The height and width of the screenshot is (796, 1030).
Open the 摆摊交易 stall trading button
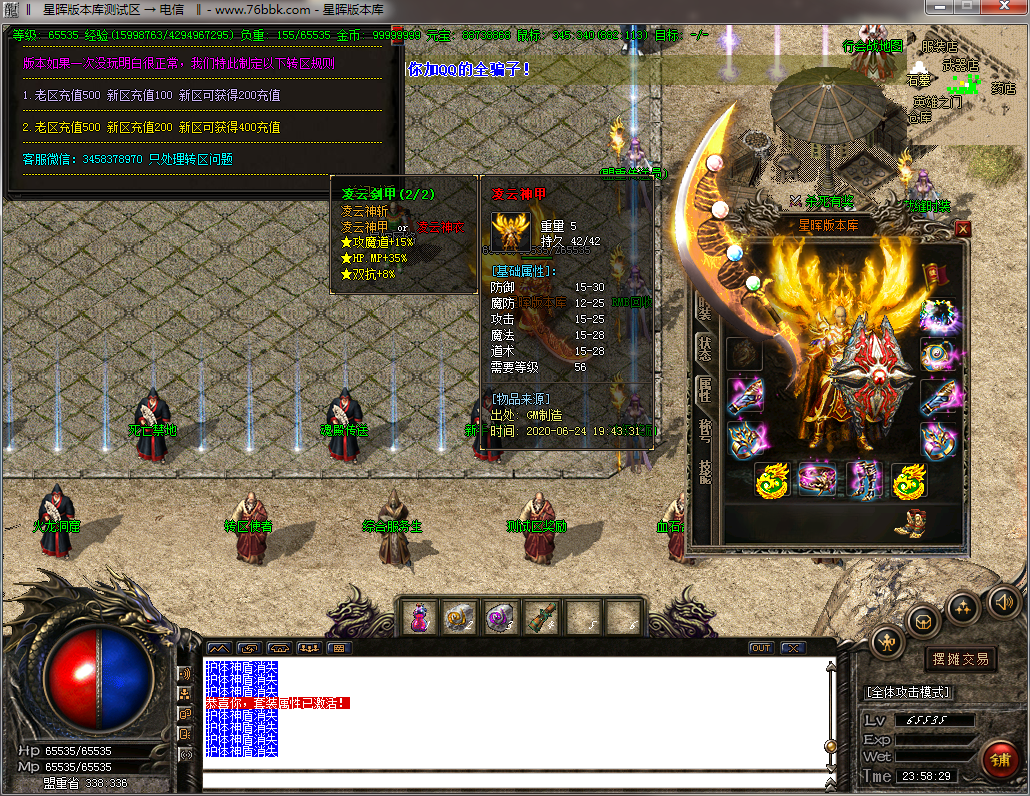961,658
